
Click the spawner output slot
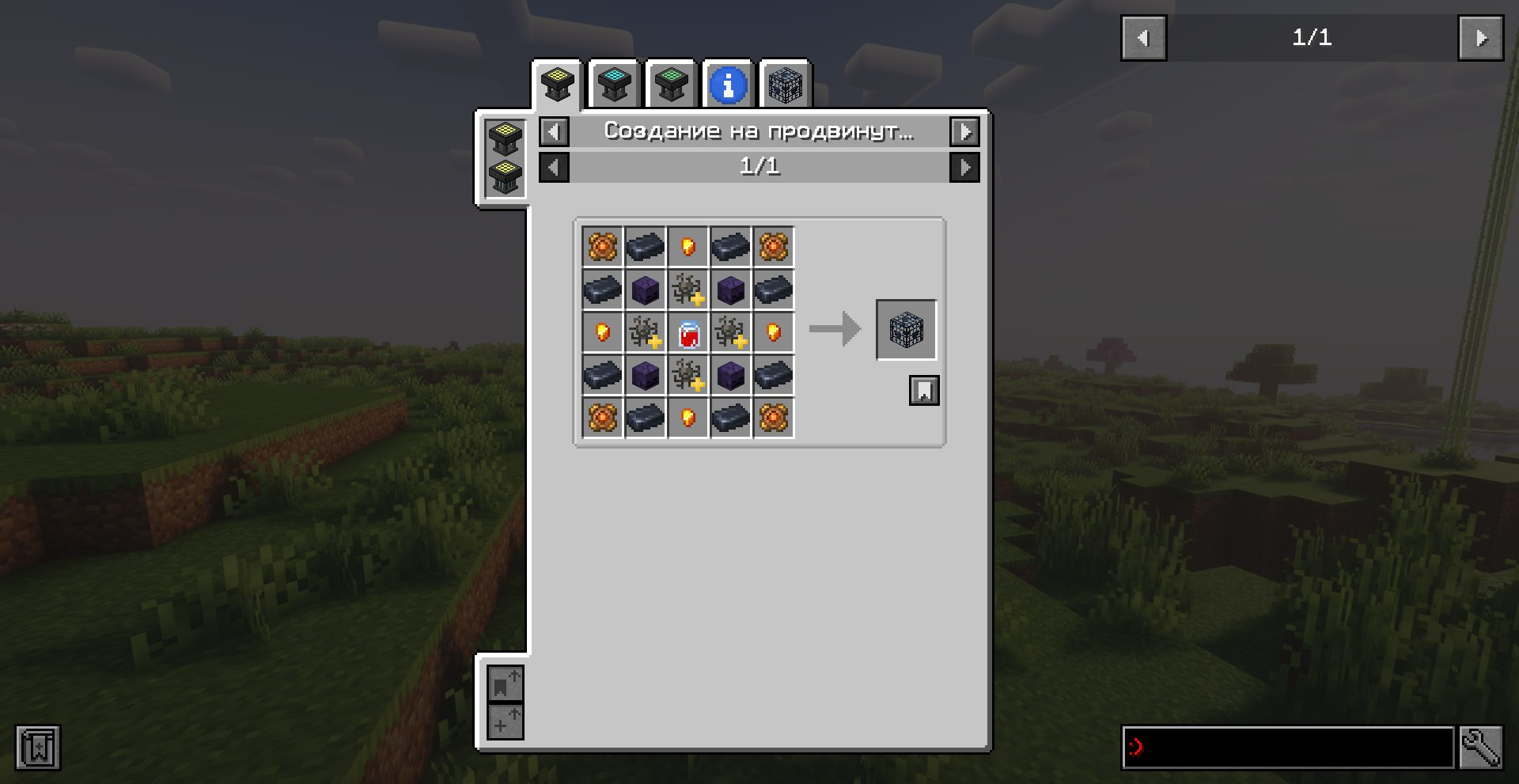[906, 330]
